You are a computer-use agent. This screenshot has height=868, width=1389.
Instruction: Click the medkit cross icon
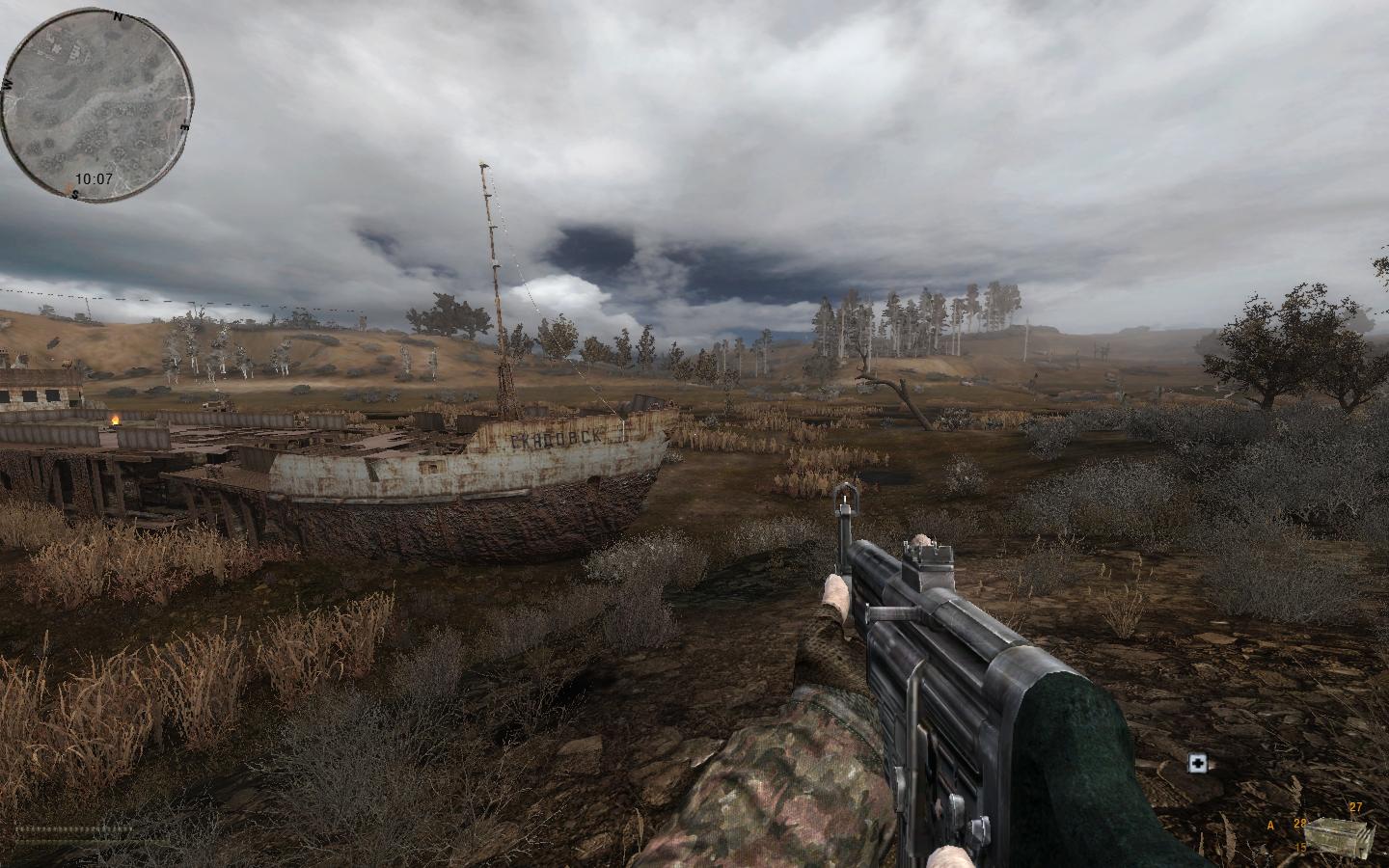(x=1198, y=764)
